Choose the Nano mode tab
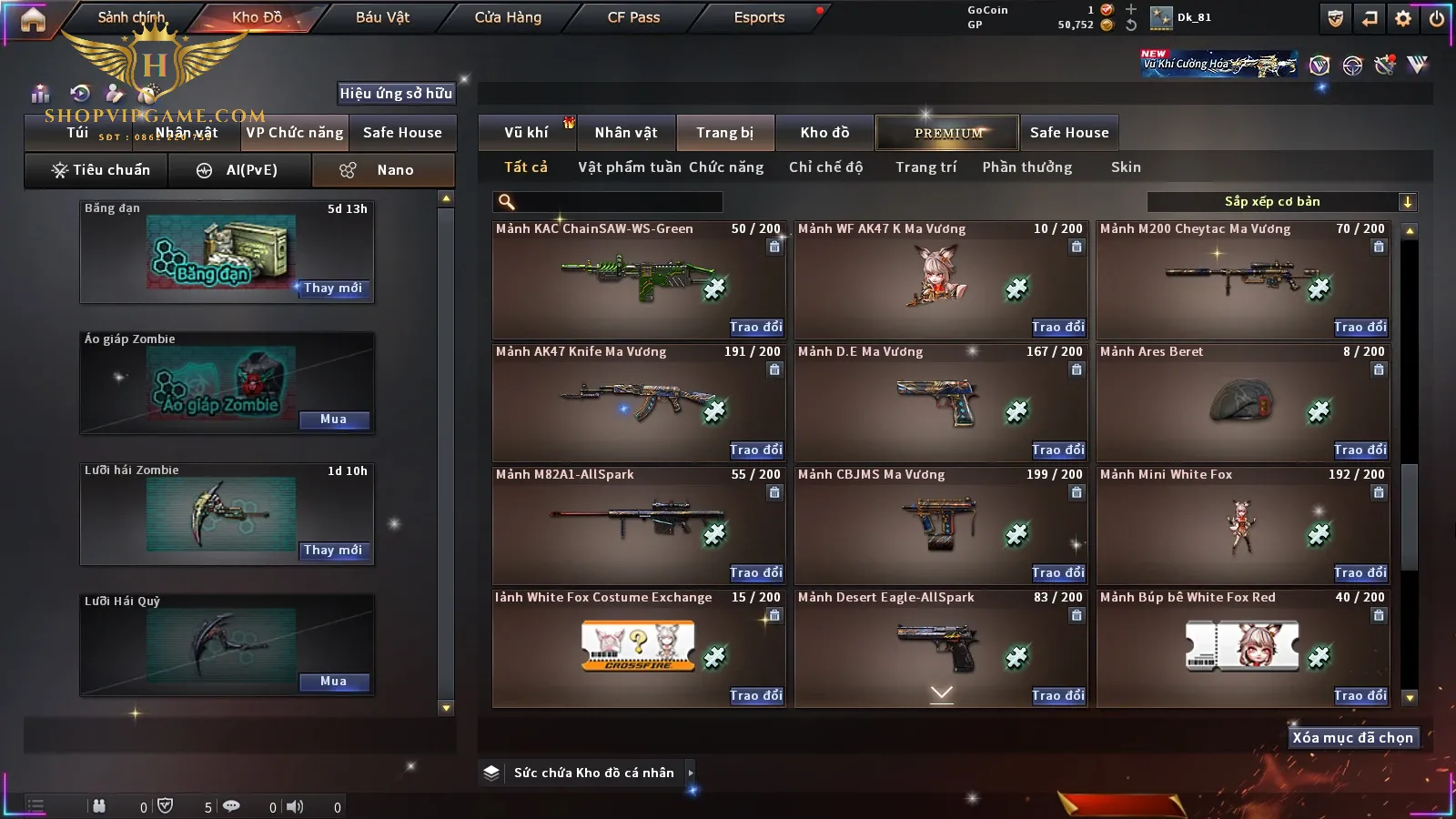The height and width of the screenshot is (819, 1456). pos(383,170)
